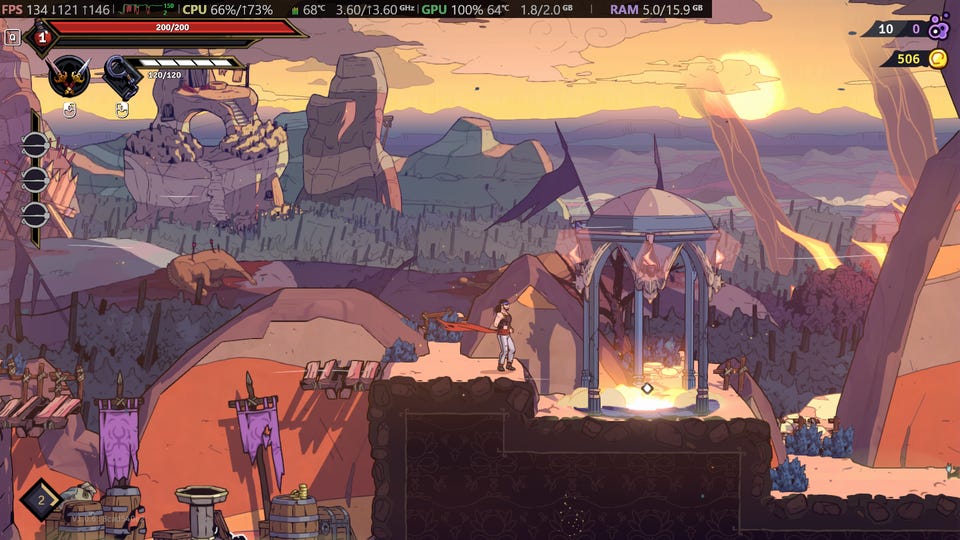The image size is (960, 540).
Task: Click the purple spirit glimmer icon
Action: point(937,29)
